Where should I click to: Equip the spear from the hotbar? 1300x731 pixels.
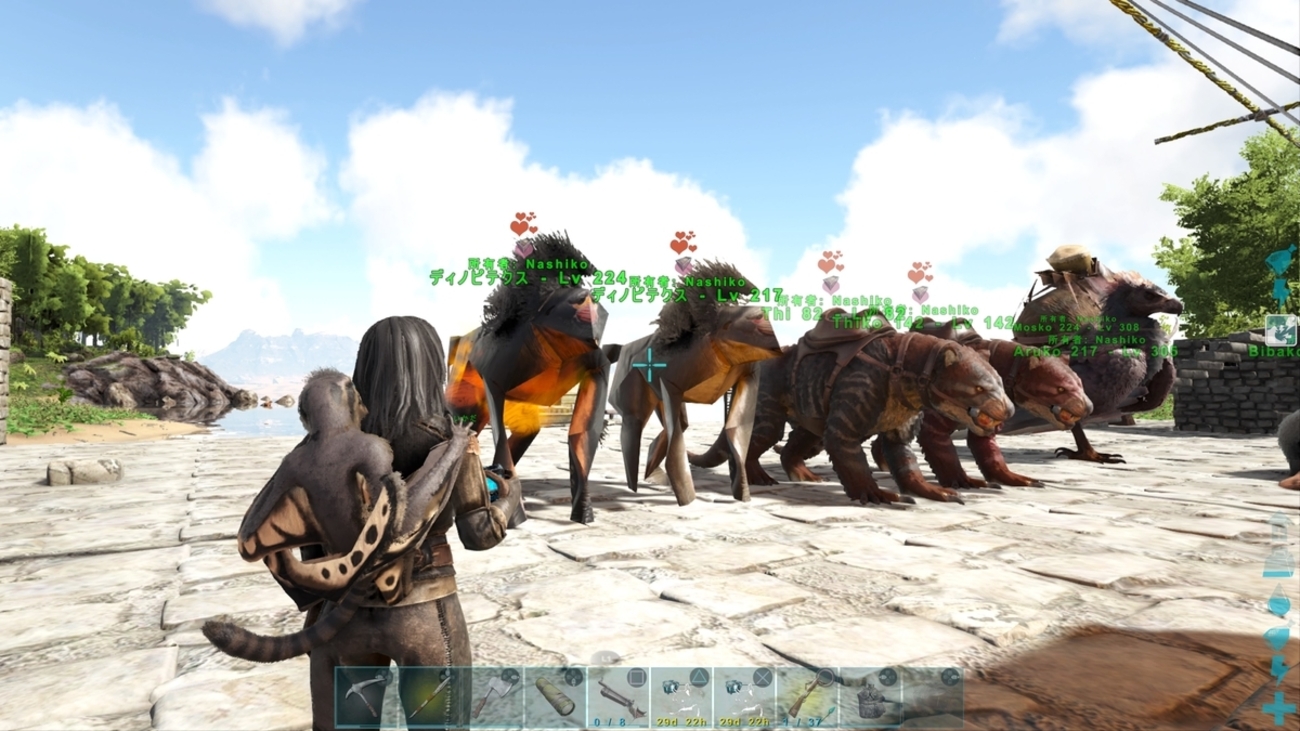(429, 696)
